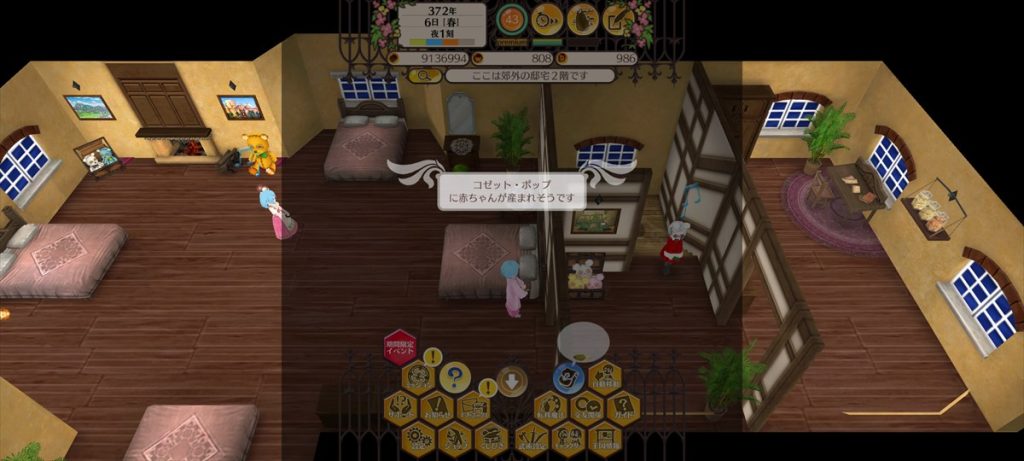Open the treasure chest hexagon menu
The height and width of the screenshot is (461, 1024).
pos(492,437)
